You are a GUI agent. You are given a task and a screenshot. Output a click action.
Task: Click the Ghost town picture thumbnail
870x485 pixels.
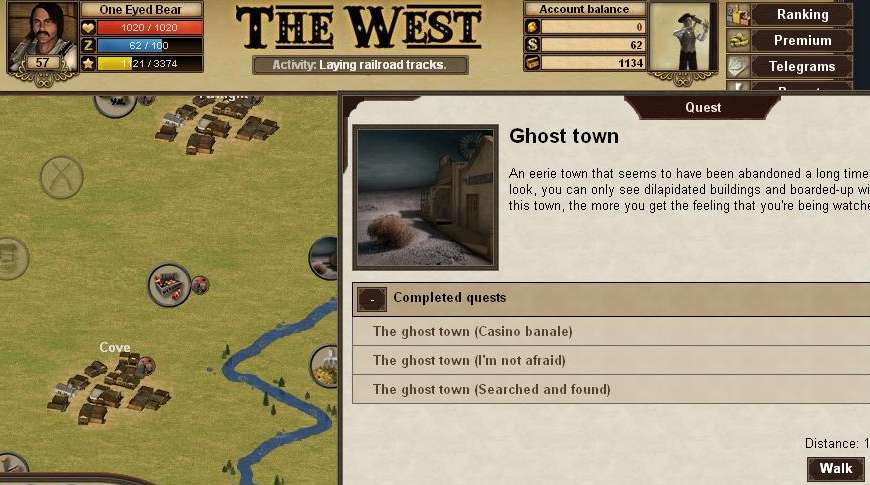(425, 197)
